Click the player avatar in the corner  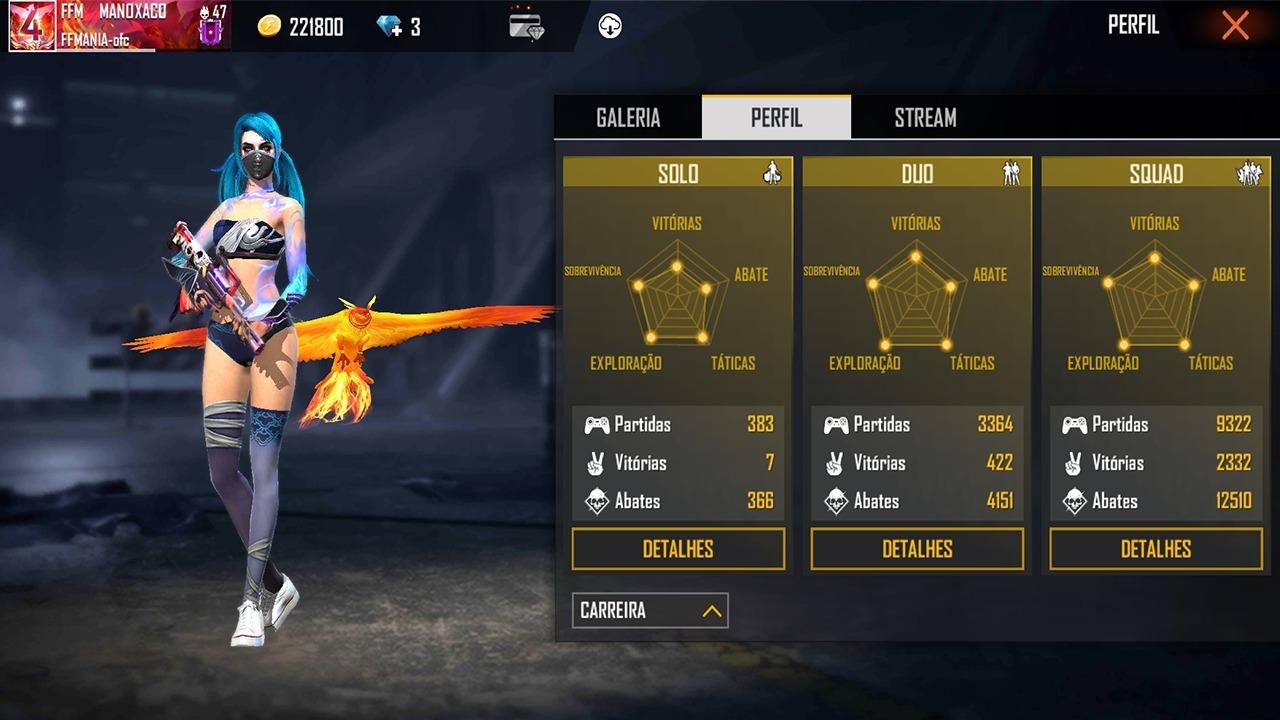32,26
